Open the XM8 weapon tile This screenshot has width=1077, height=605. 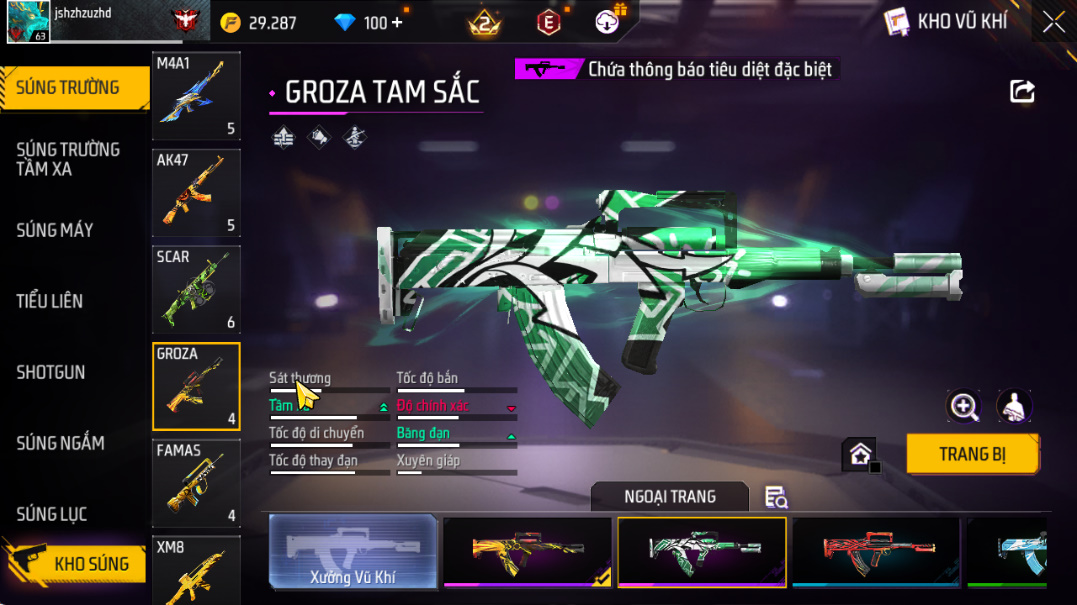(196, 570)
